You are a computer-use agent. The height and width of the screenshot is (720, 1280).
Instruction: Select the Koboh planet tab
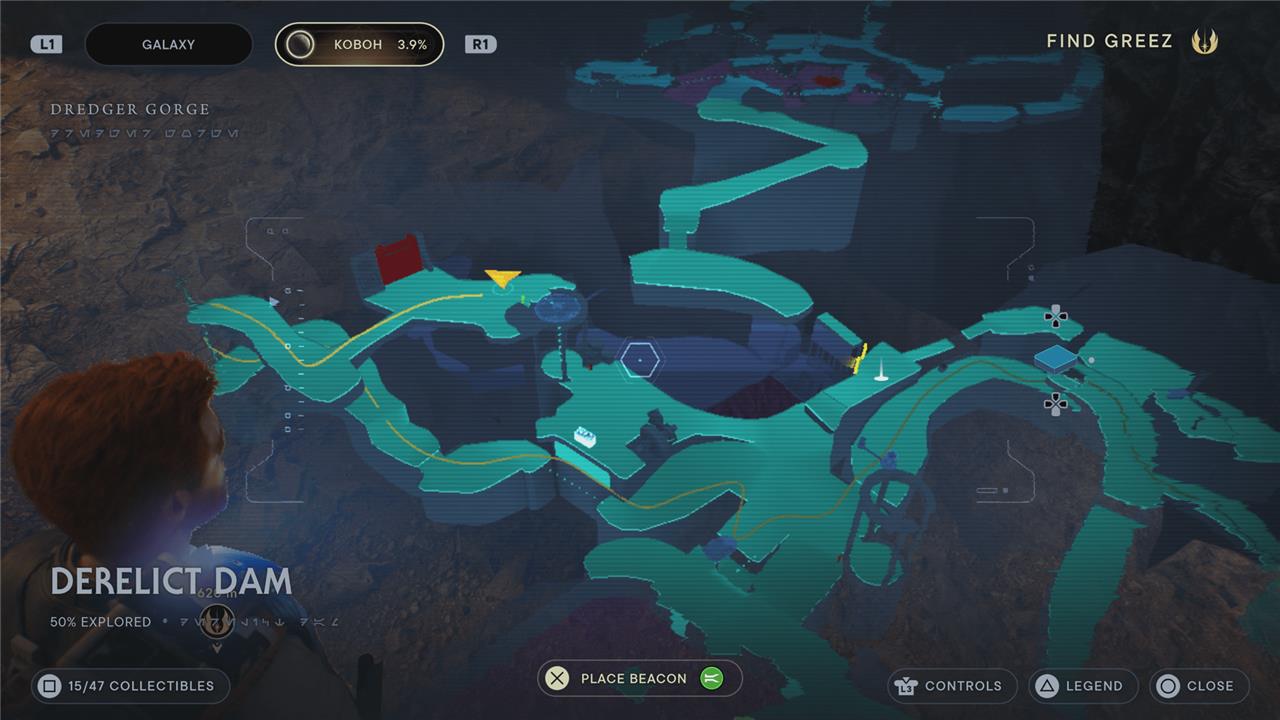pyautogui.click(x=360, y=45)
